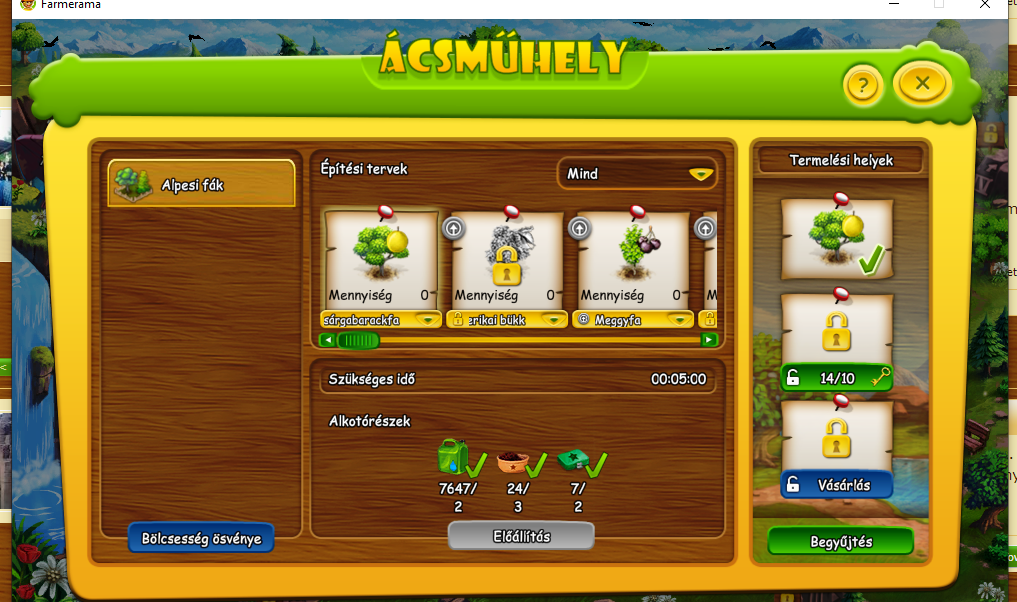Close the Ácsműhely window

click(x=922, y=84)
